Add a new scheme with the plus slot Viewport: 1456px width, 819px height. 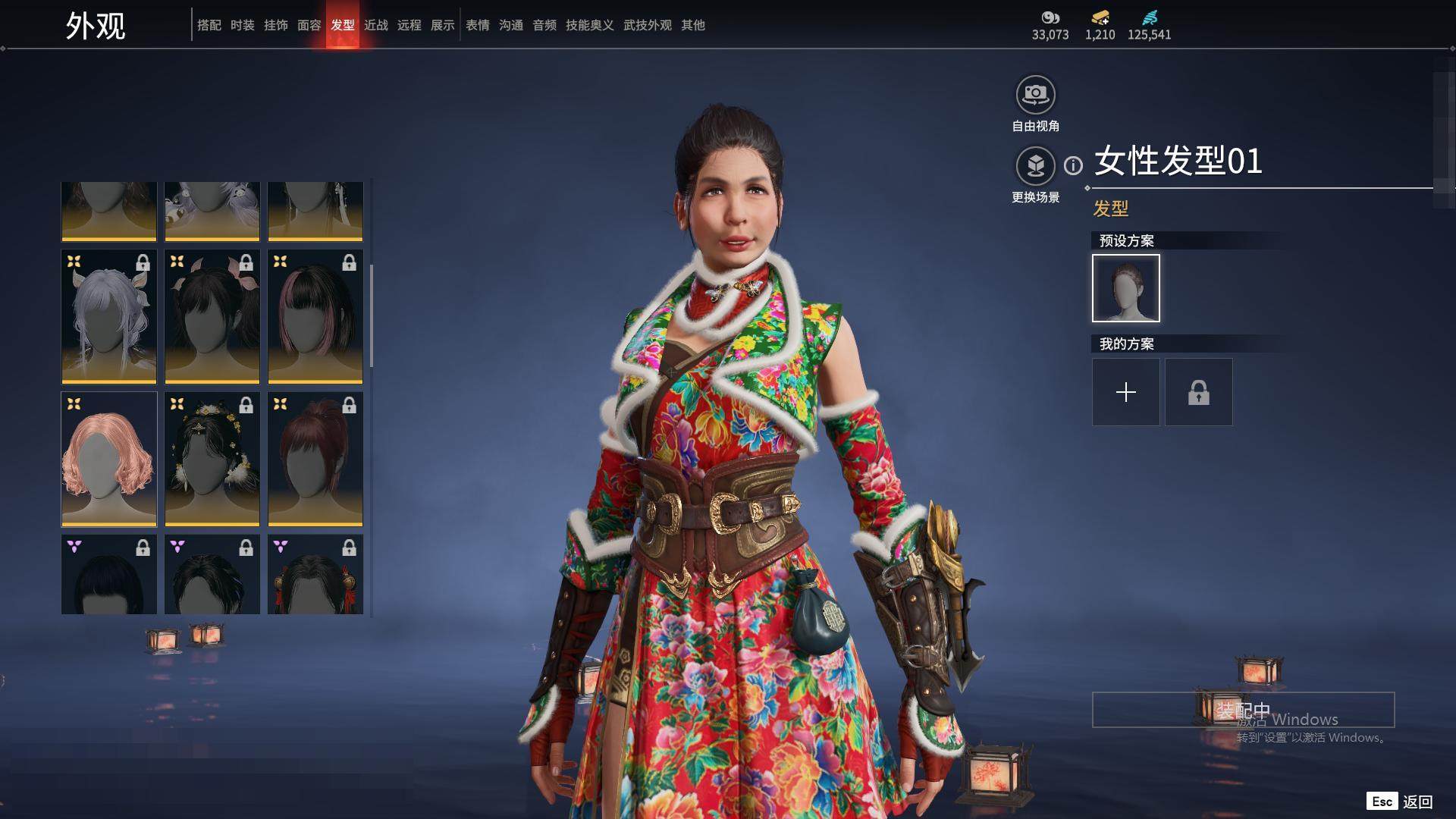tap(1126, 392)
